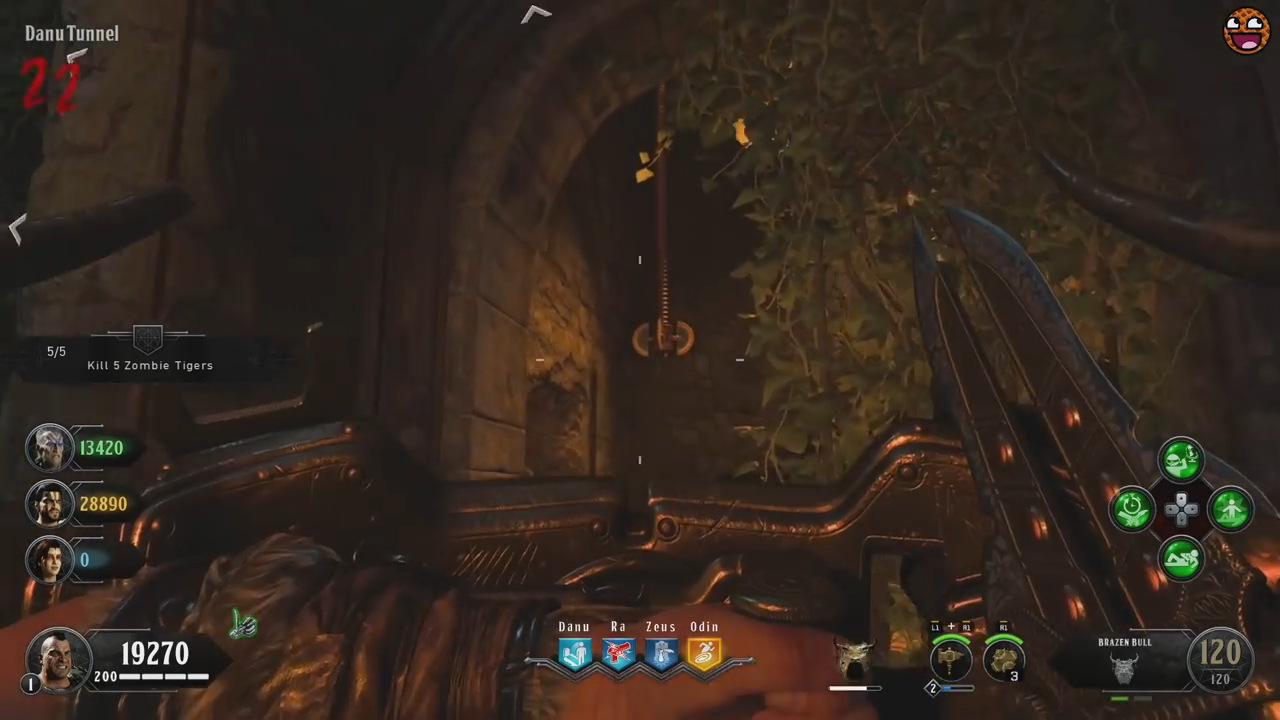Select the bearded teammate portrait
1280x720 pixels.
point(49,504)
